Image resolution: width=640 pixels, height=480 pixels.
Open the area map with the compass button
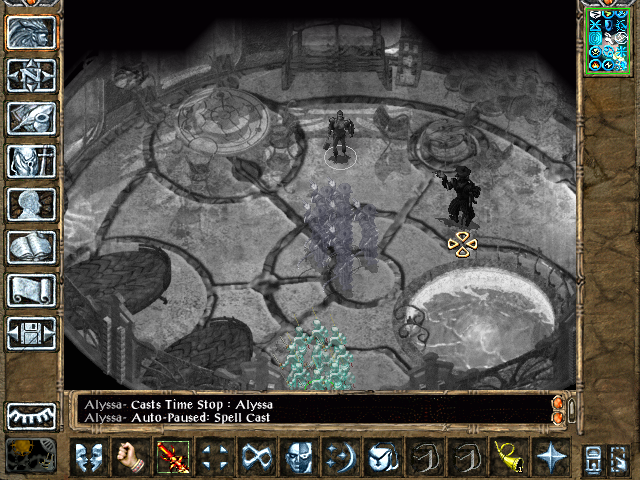(x=31, y=74)
